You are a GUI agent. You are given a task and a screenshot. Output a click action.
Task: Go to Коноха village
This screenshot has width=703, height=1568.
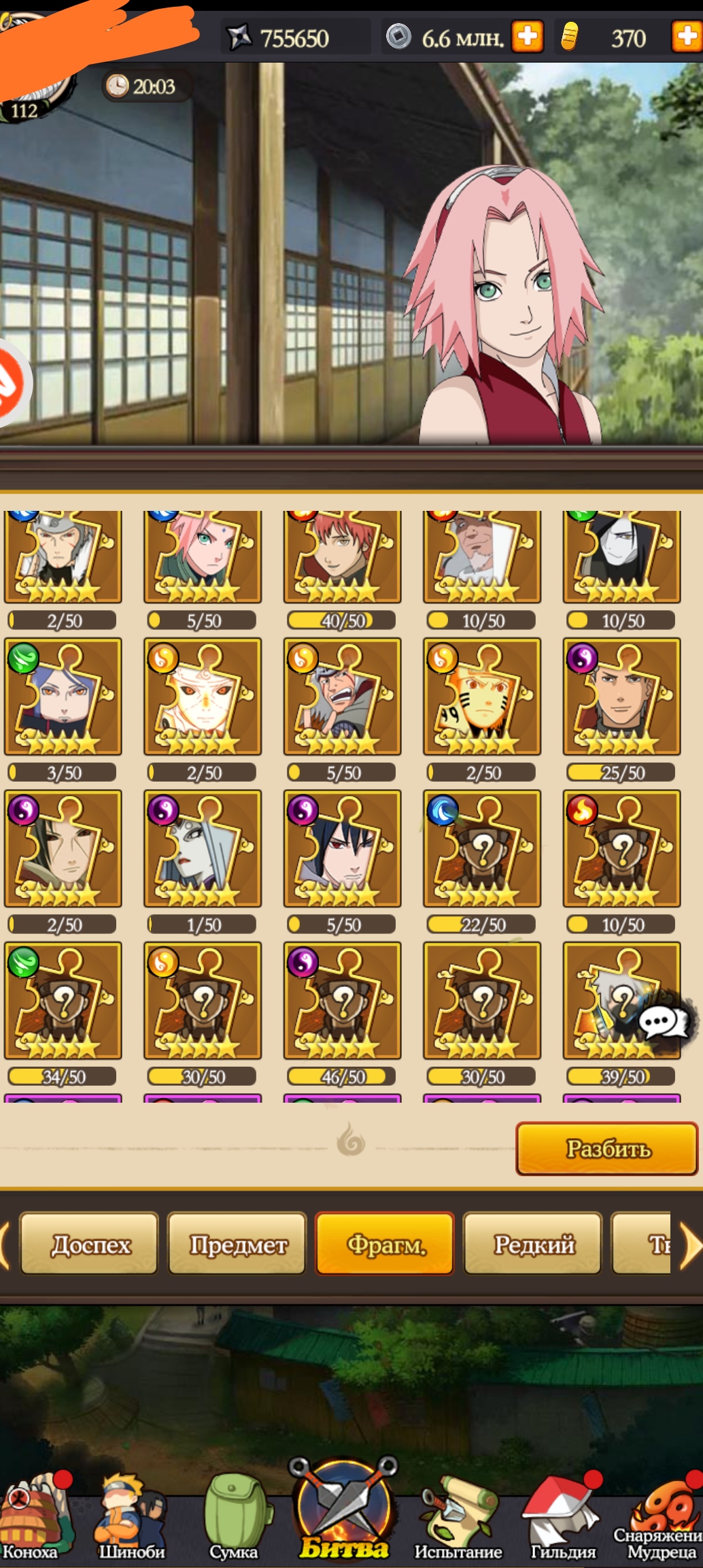tap(30, 1519)
